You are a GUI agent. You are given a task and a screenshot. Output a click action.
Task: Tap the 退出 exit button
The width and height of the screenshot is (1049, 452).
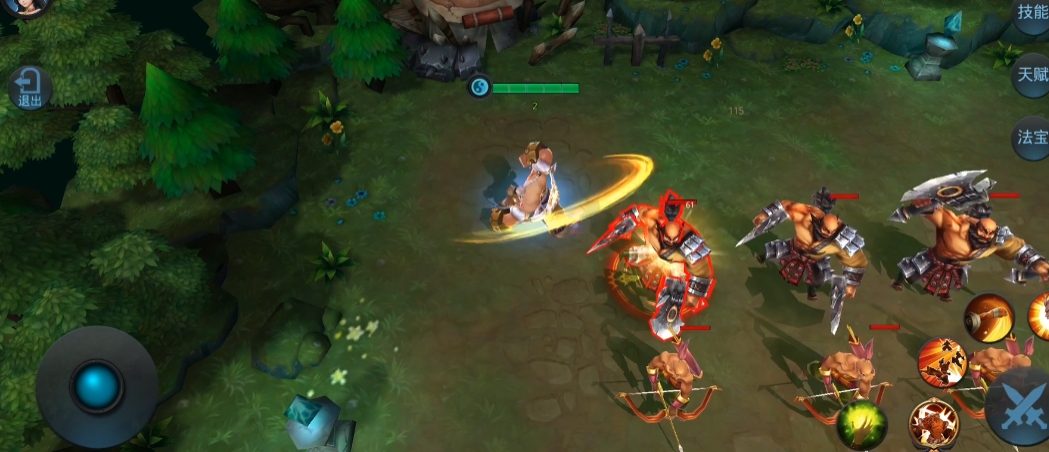coord(30,89)
